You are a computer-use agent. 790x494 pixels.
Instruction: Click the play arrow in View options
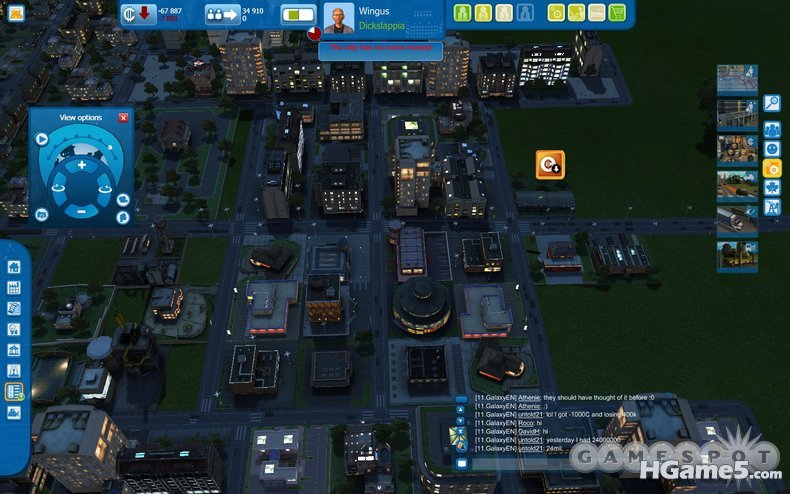pos(42,139)
